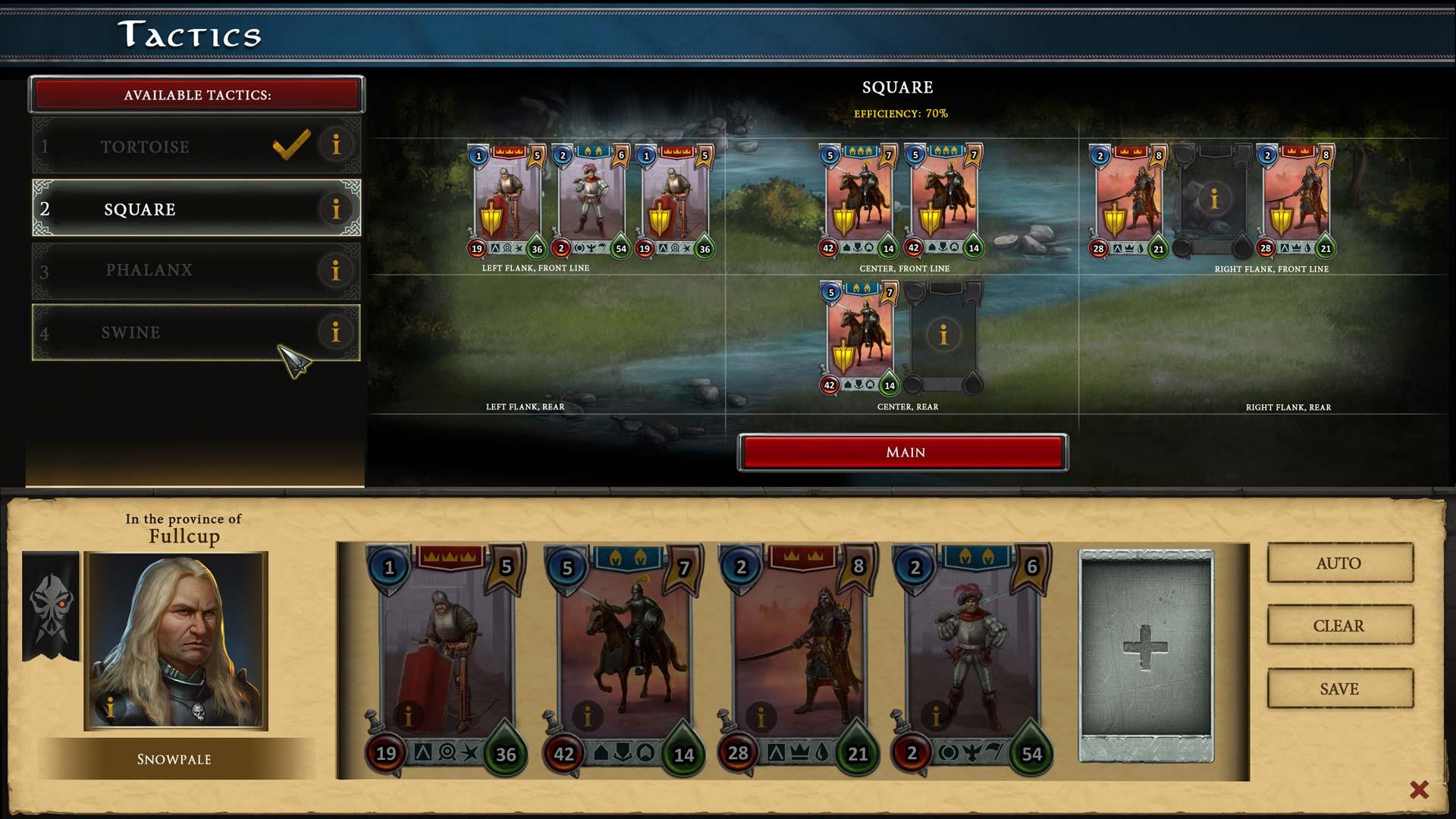Screen dimensions: 1456x819
Task: Clear the current formation
Action: point(1339,626)
